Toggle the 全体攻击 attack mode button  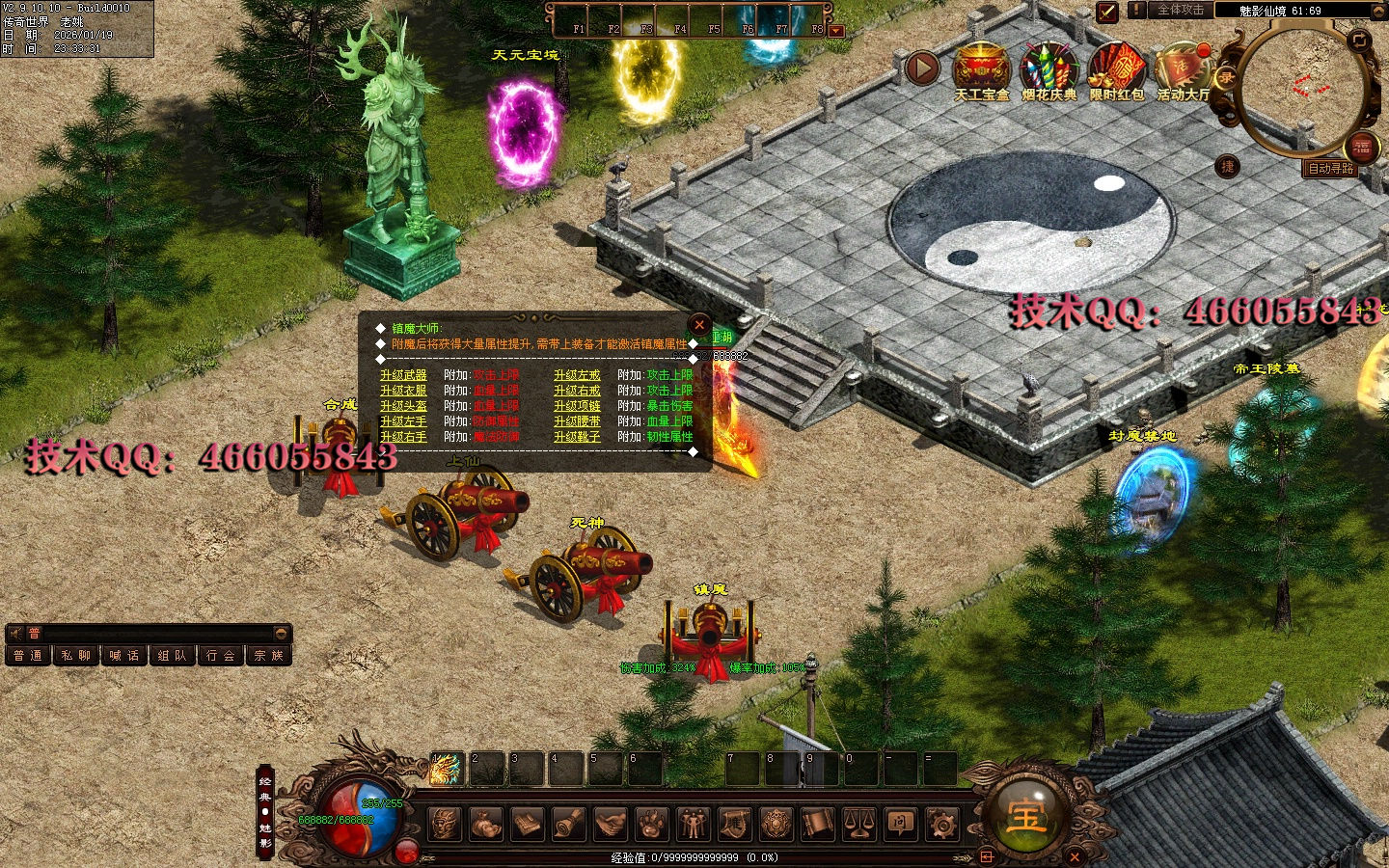pyautogui.click(x=1181, y=10)
